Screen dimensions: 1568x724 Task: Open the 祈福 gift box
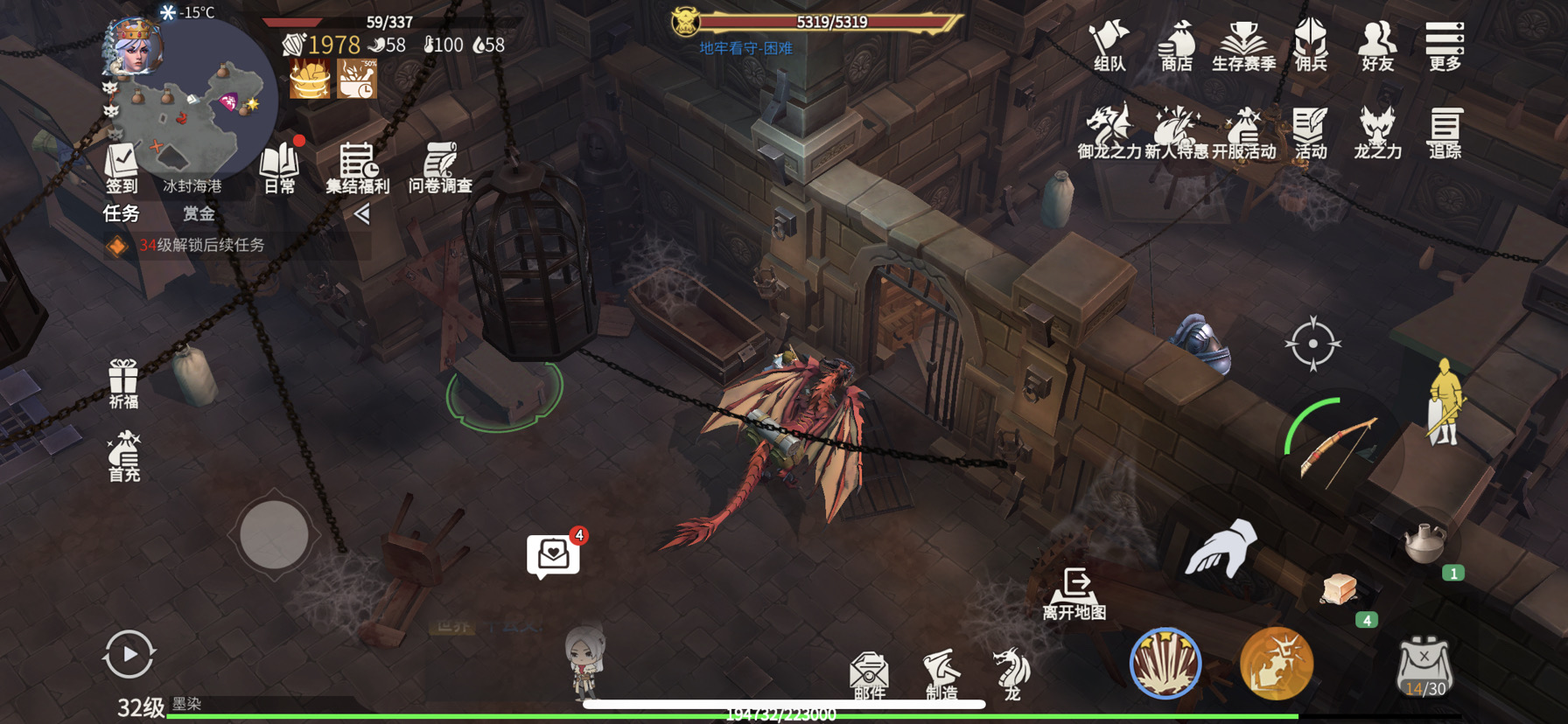pos(123,384)
